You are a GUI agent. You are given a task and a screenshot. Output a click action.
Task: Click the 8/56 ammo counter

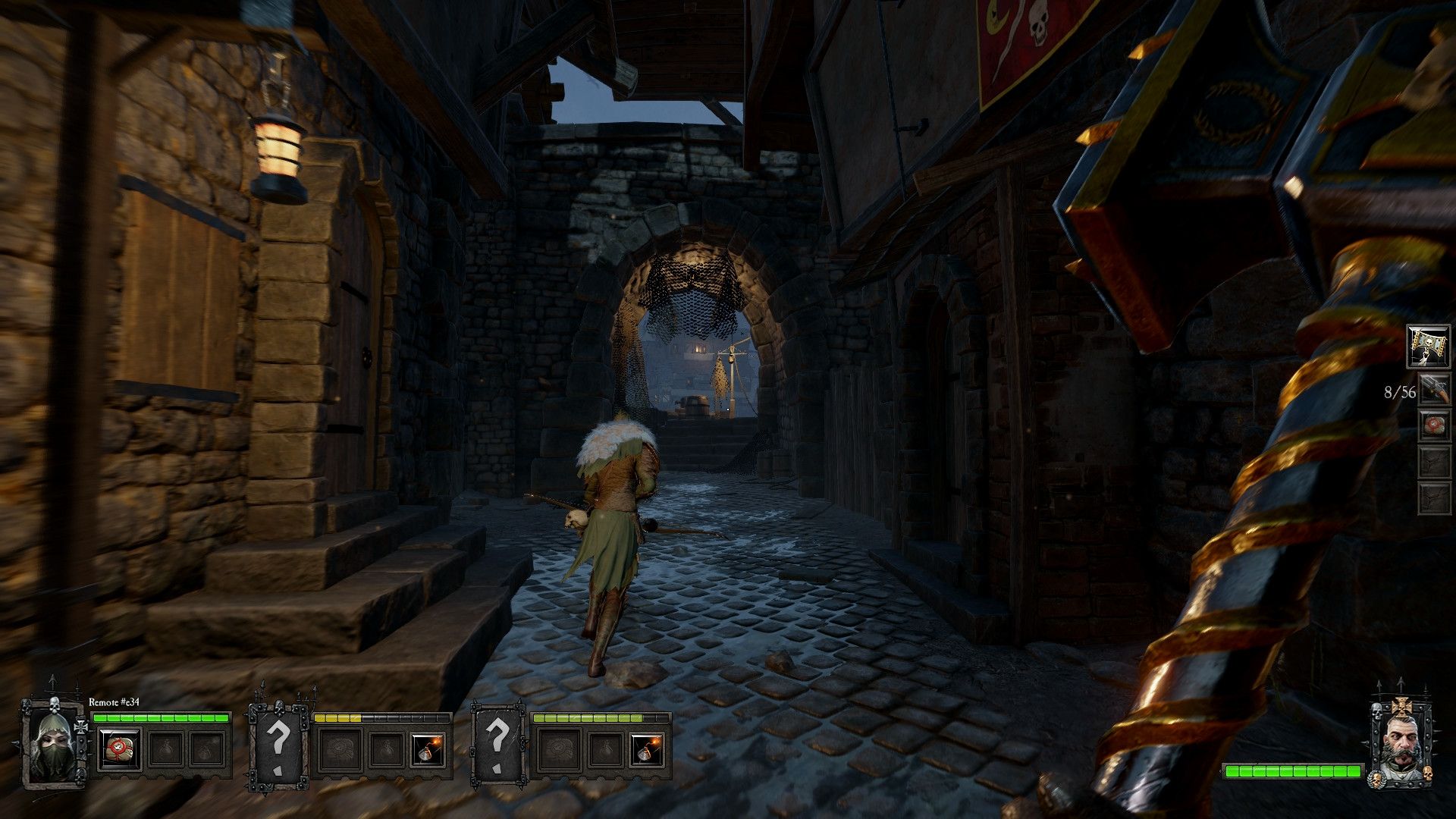1401,392
